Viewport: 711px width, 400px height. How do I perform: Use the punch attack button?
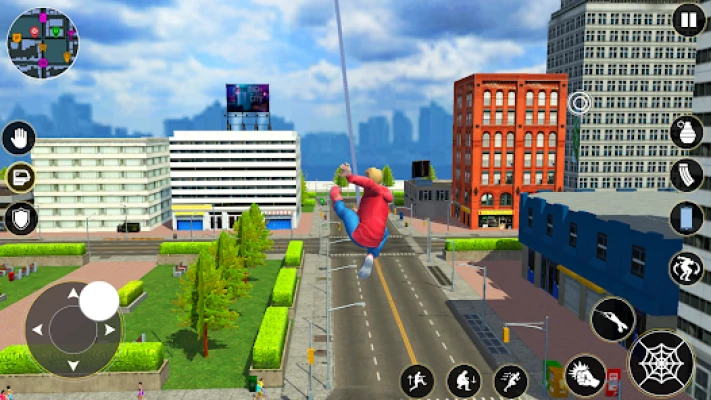585,375
